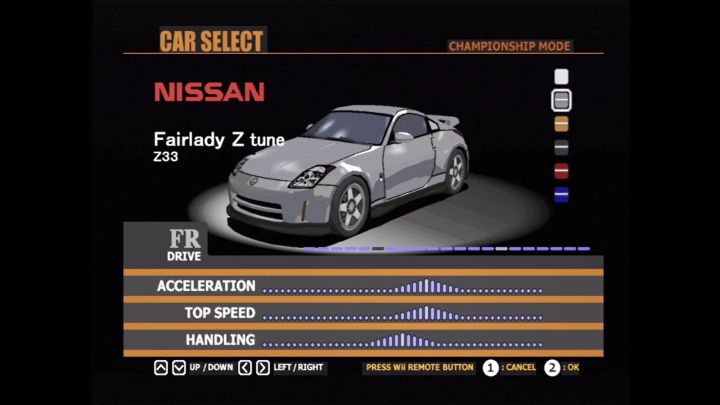The image size is (720, 405).
Task: Choose the red car color swatch
Action: 561,170
